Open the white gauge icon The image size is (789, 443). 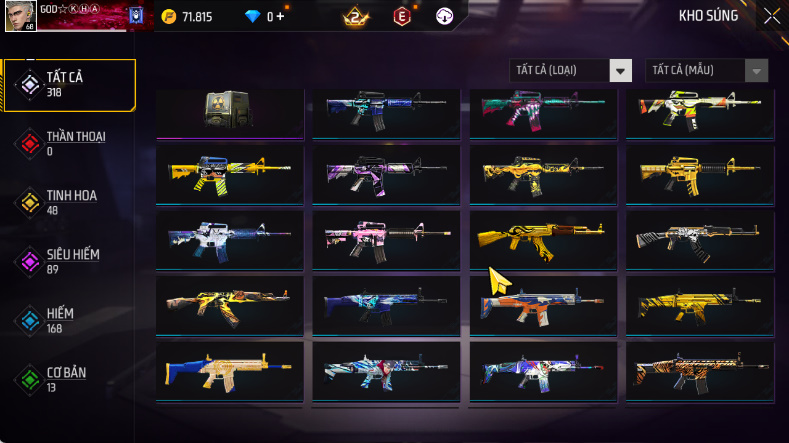tap(445, 17)
